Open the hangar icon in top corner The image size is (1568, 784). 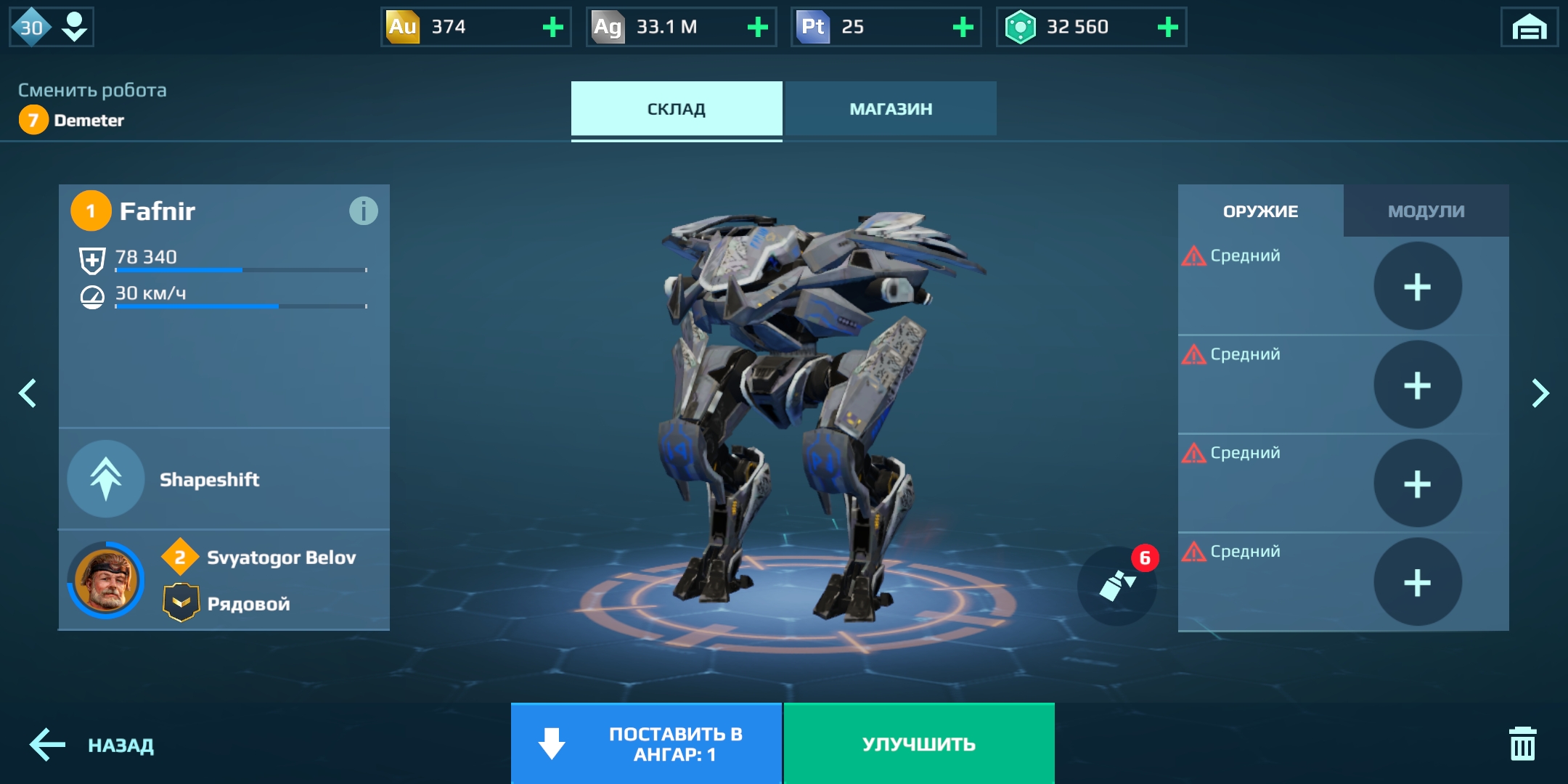pyautogui.click(x=1529, y=28)
